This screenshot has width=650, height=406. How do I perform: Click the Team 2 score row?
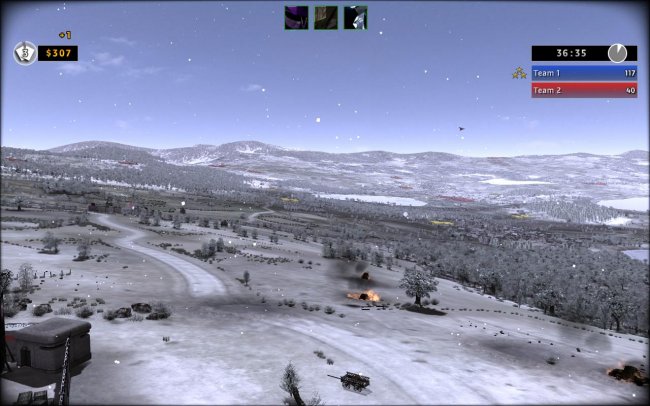[584, 90]
